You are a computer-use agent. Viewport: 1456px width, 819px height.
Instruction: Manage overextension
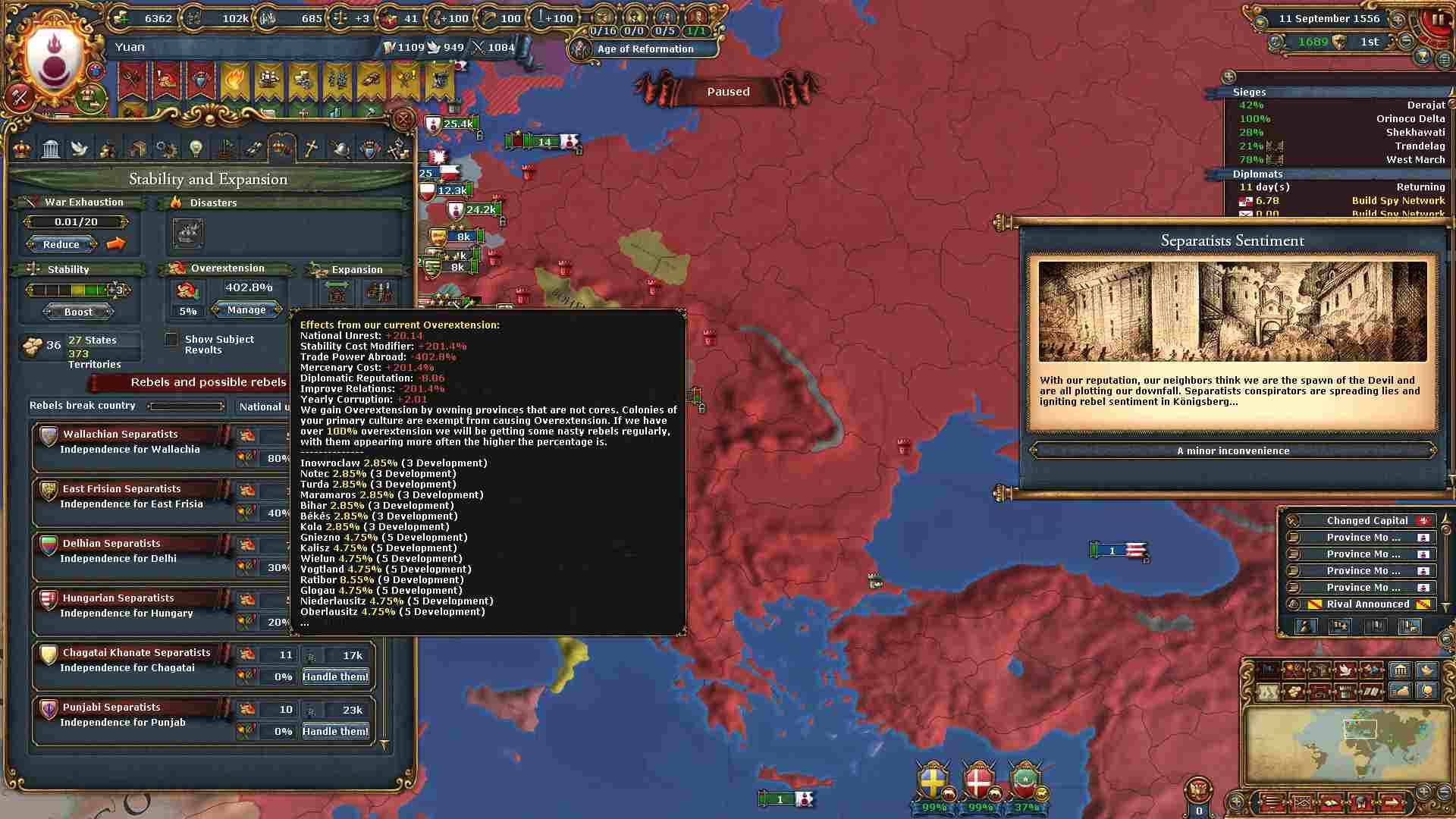click(246, 309)
